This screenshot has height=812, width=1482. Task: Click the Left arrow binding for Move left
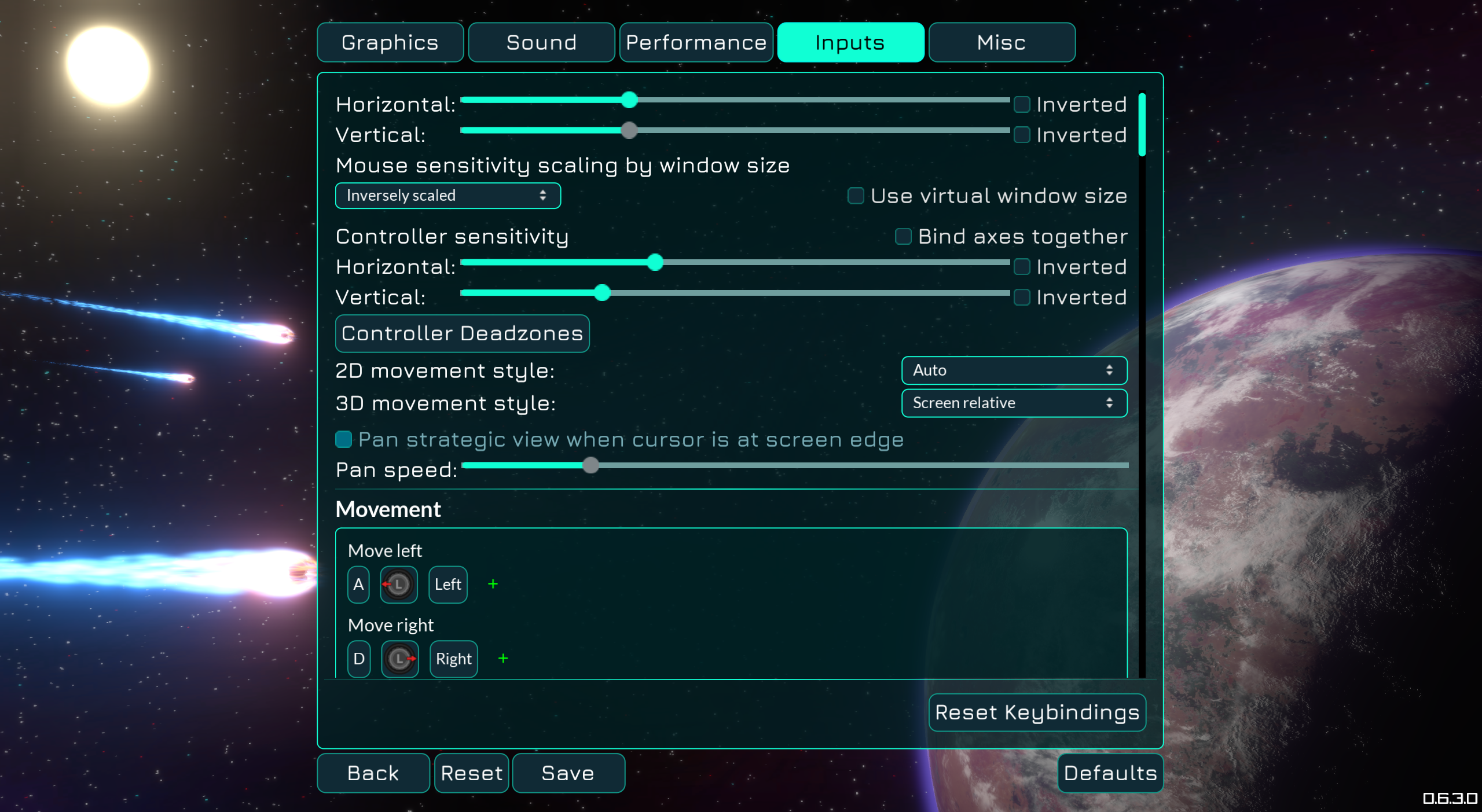coord(447,584)
